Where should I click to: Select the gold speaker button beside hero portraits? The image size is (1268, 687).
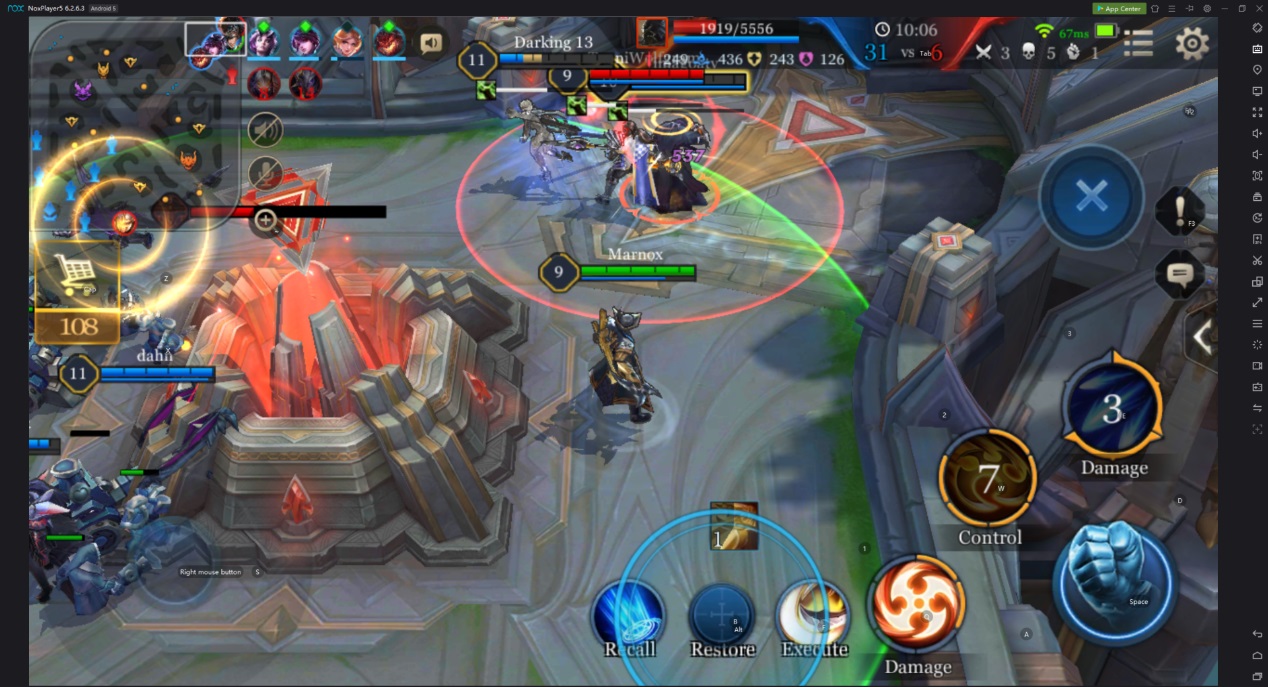click(431, 43)
